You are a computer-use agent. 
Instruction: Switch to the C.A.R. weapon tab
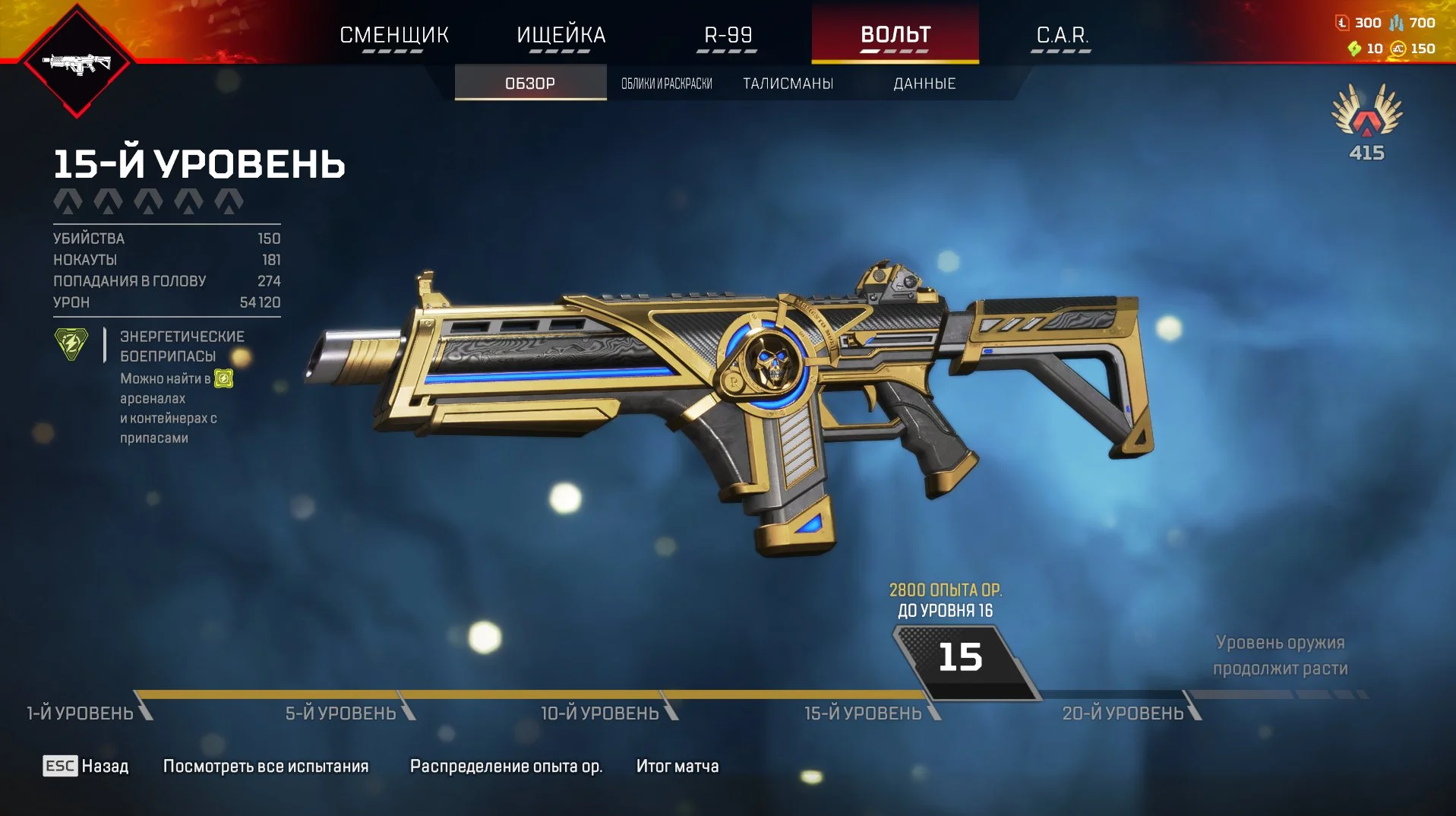[x=1062, y=35]
